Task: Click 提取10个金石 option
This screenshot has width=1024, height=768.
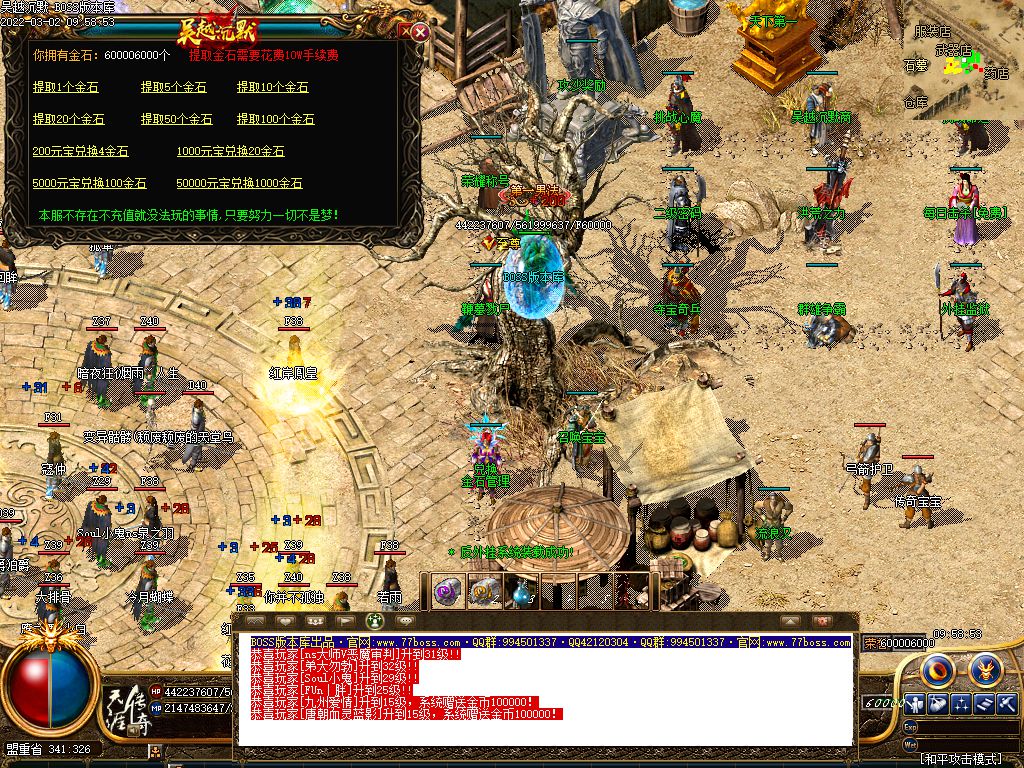Action: 272,87
